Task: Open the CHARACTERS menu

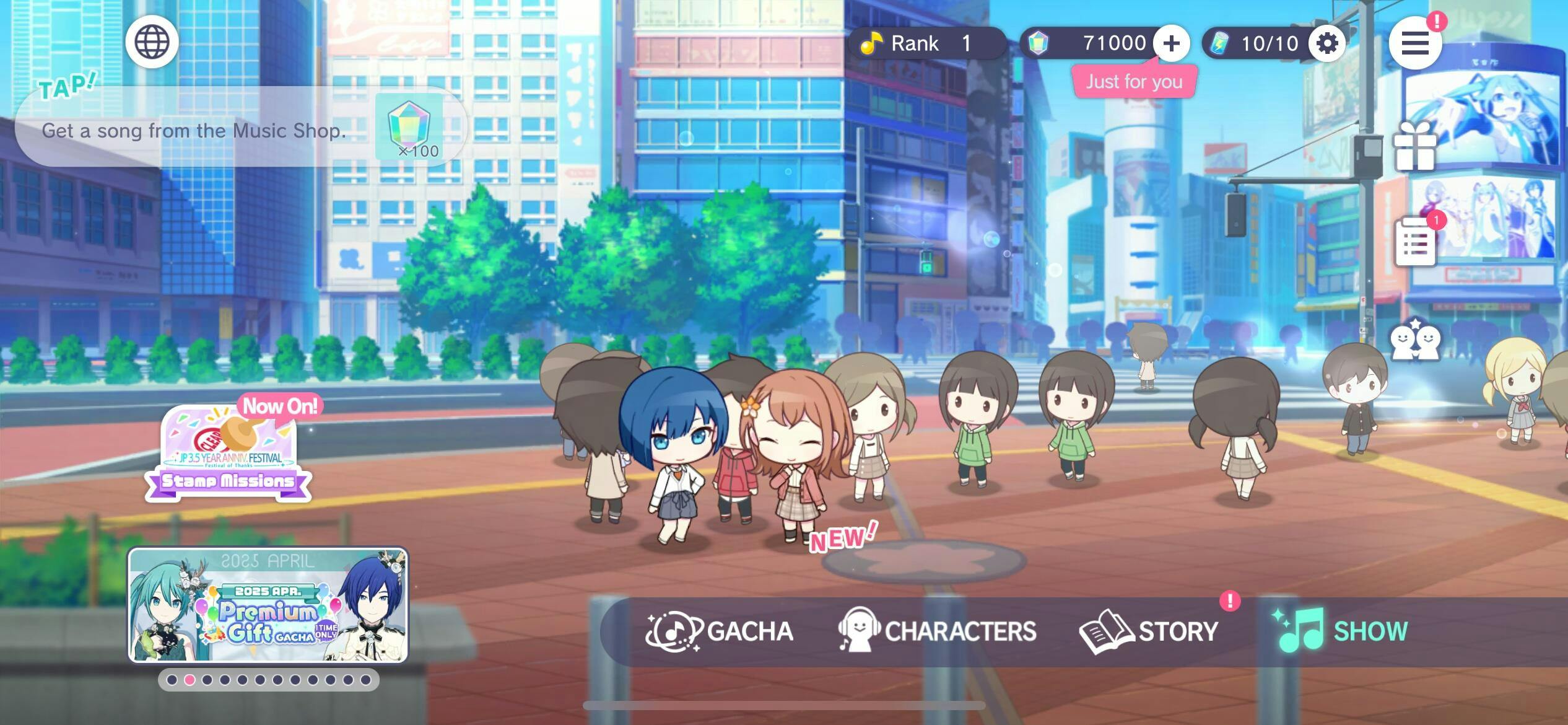Action: [938, 631]
